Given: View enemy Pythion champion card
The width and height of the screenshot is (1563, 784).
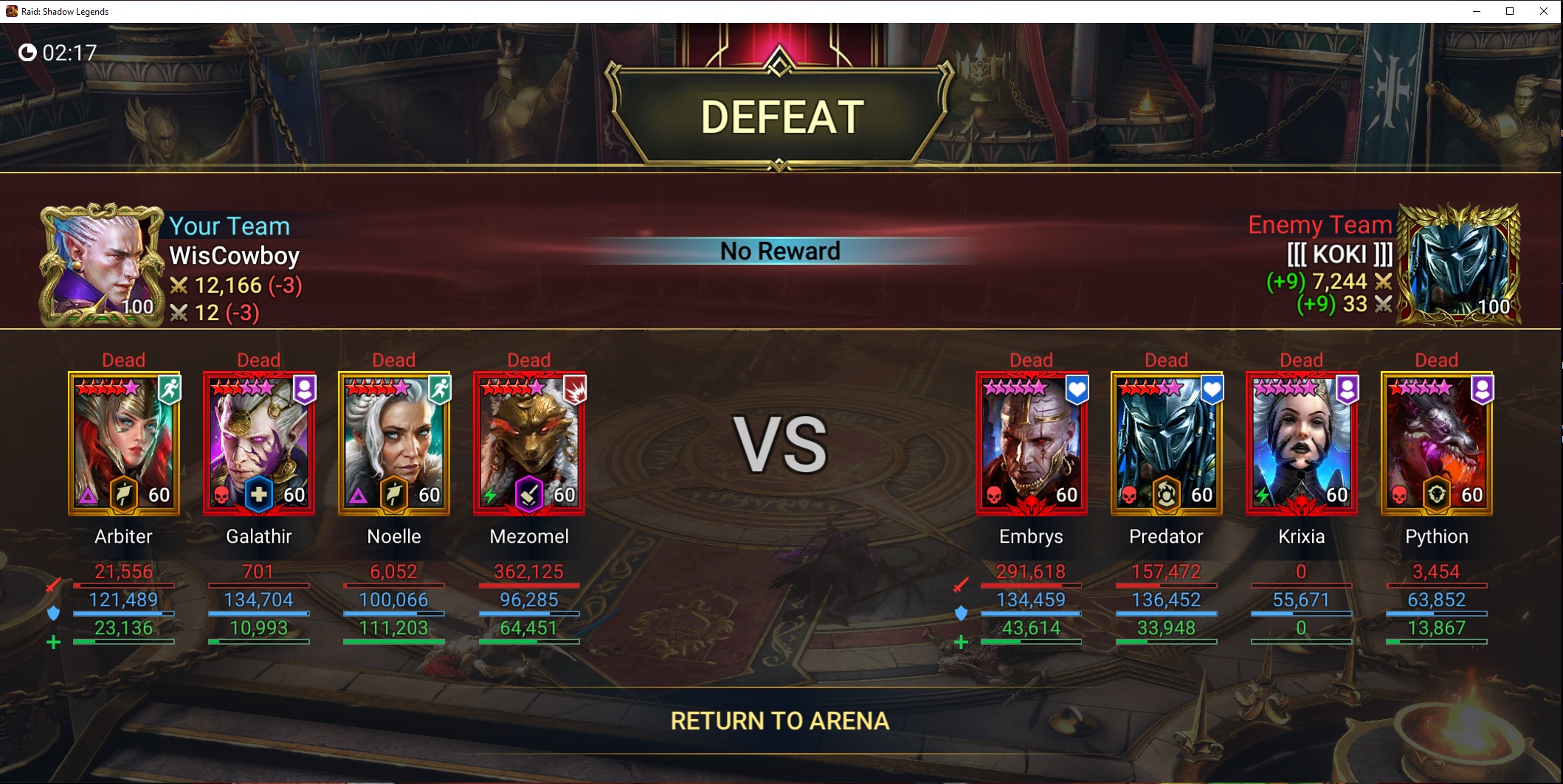Looking at the screenshot, I should [x=1436, y=443].
